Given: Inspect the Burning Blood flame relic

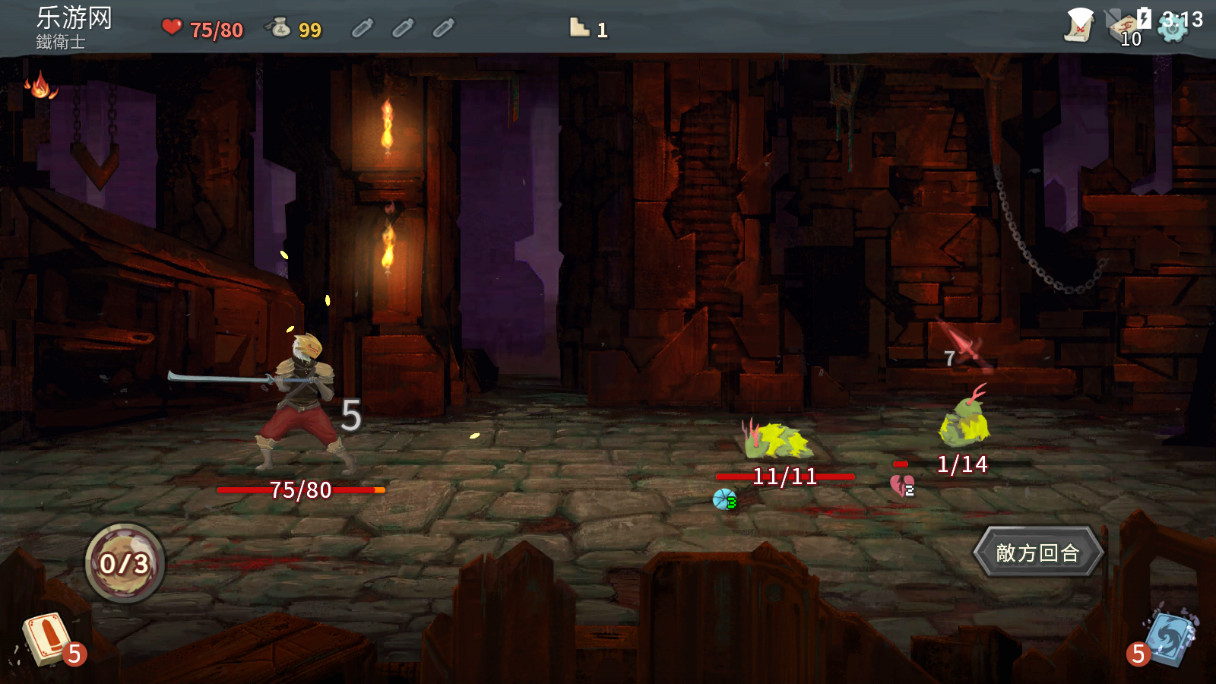Looking at the screenshot, I should pos(41,85).
